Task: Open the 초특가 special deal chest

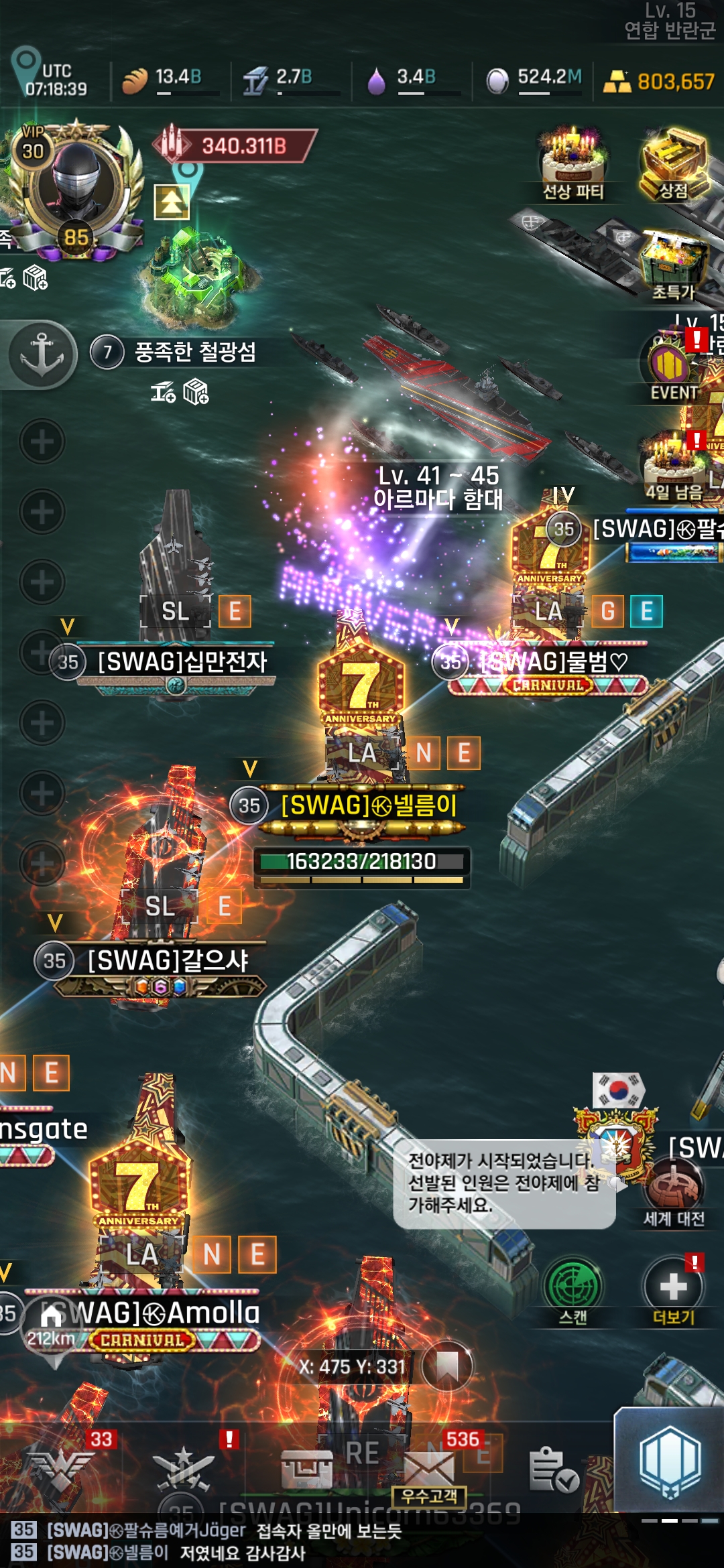Action: coord(674,265)
